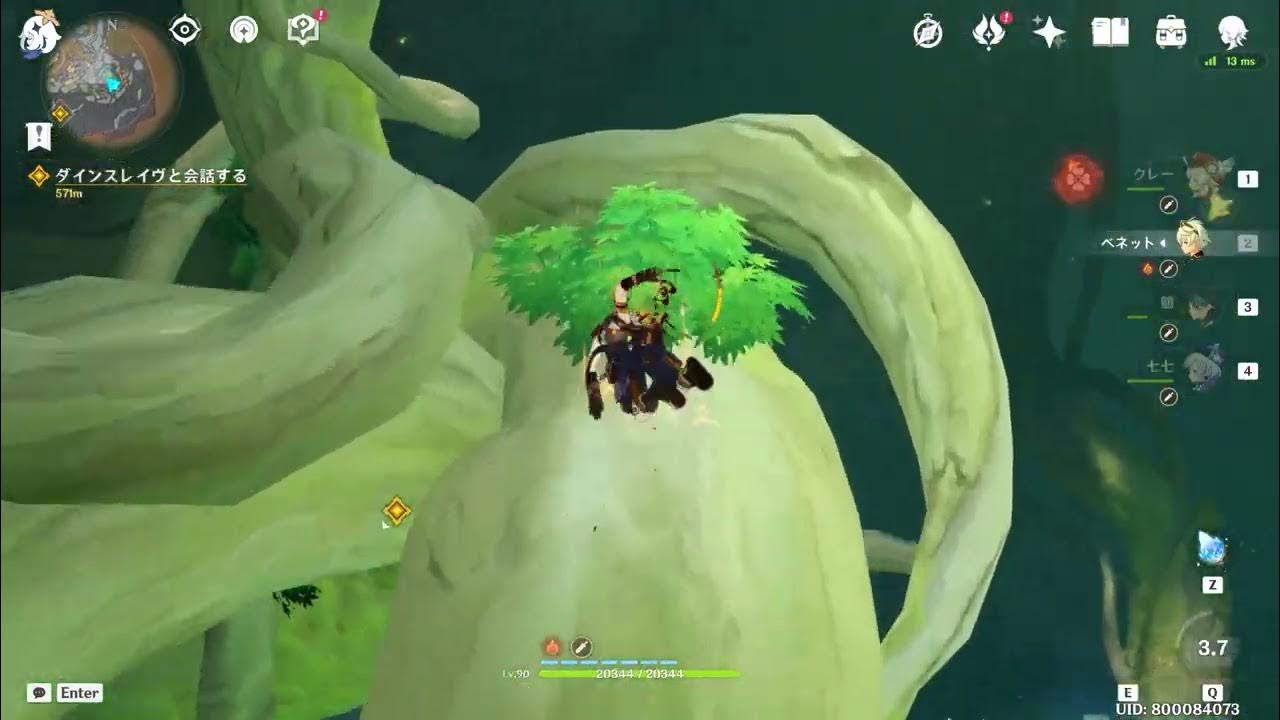Open the open-book handbook icon
Screen dimensions: 1280x720
click(x=1110, y=32)
